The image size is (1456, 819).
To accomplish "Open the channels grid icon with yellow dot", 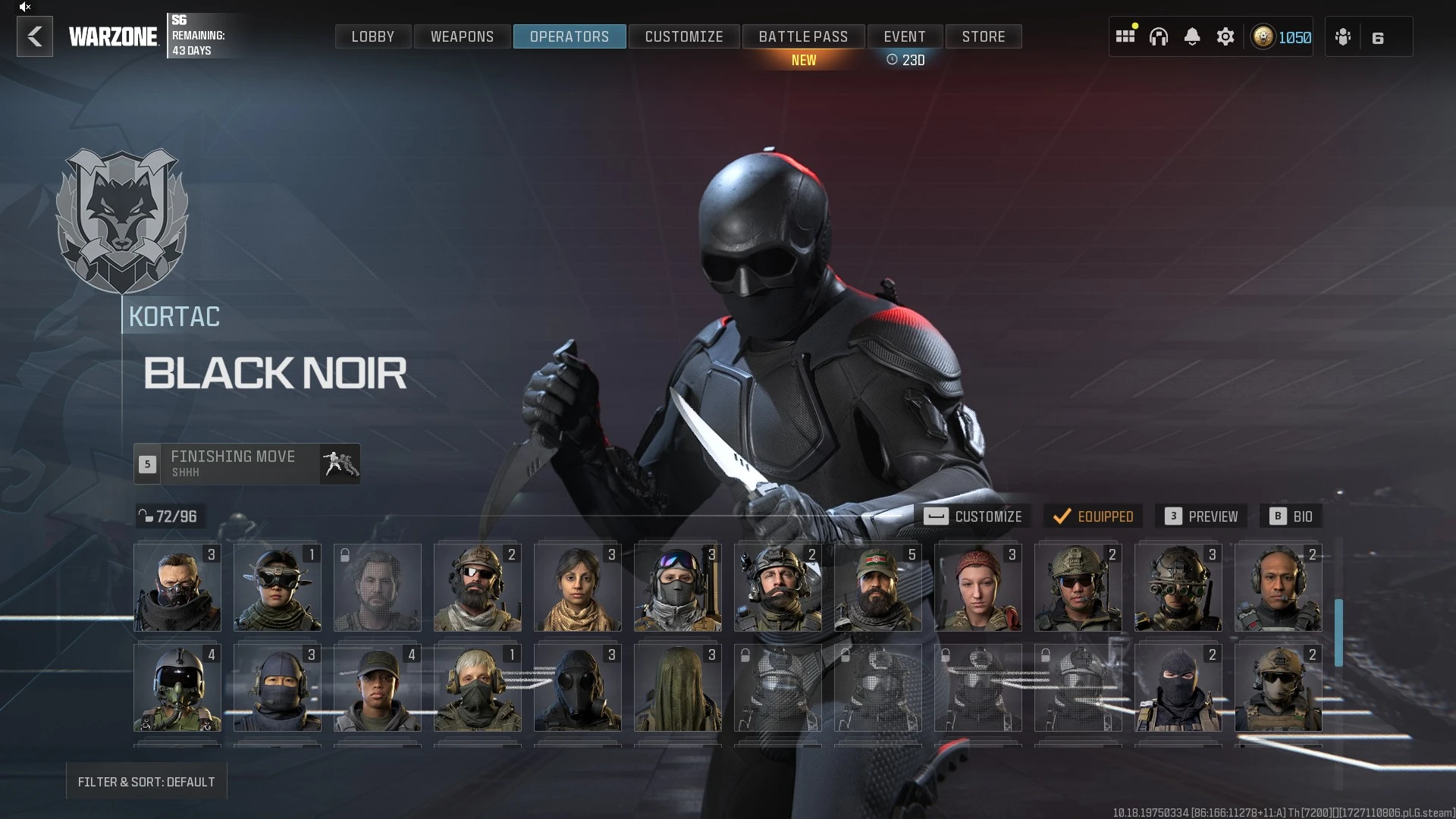I will coord(1125,36).
